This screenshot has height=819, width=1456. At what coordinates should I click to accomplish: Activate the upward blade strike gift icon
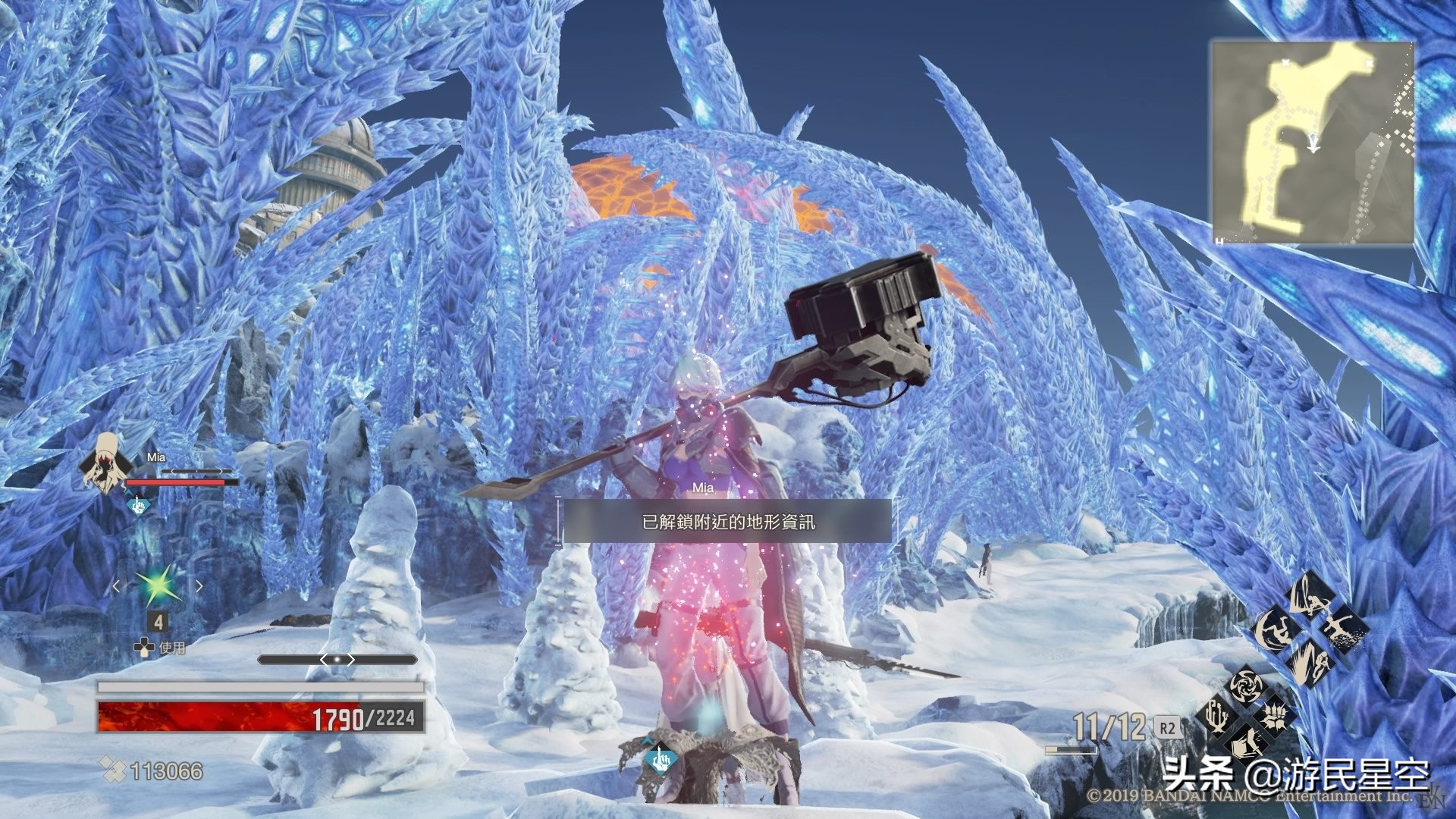[x=1312, y=596]
